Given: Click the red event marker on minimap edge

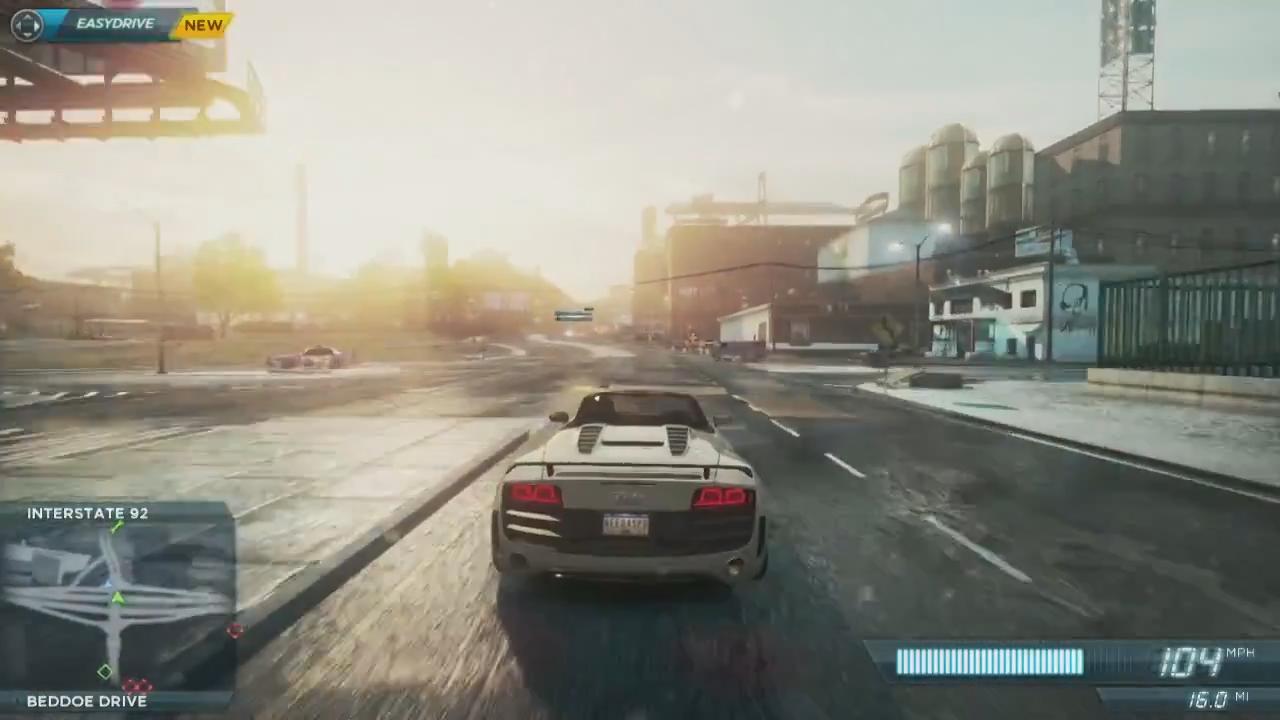Looking at the screenshot, I should tap(235, 631).
